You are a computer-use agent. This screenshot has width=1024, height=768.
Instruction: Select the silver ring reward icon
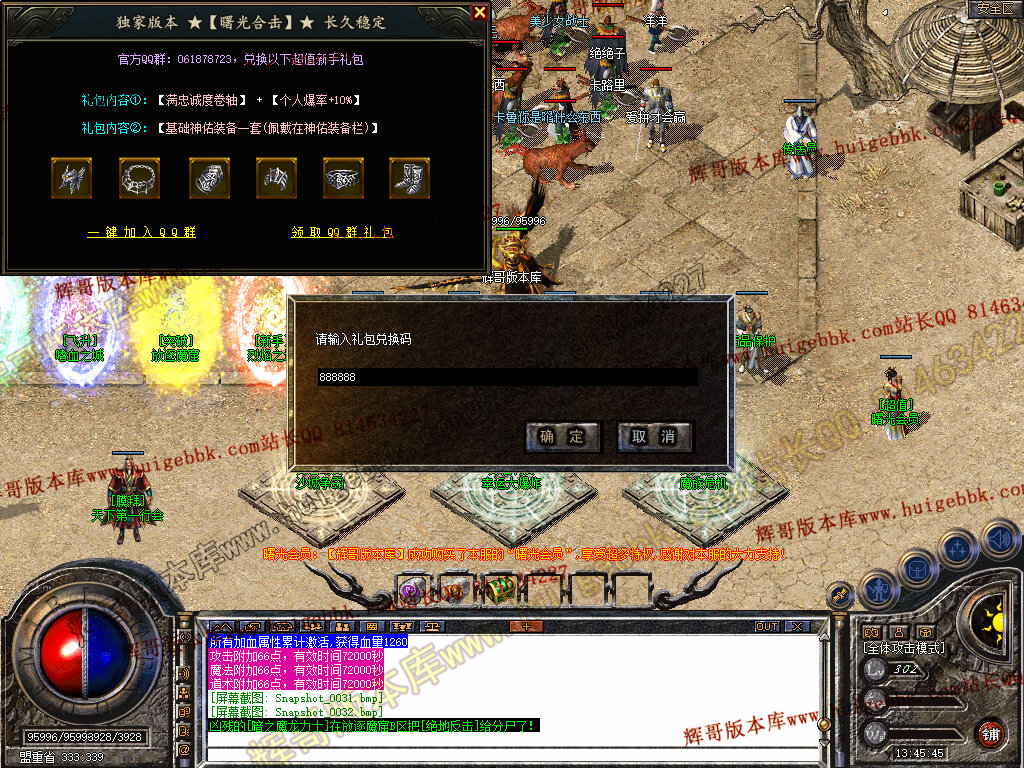point(343,178)
